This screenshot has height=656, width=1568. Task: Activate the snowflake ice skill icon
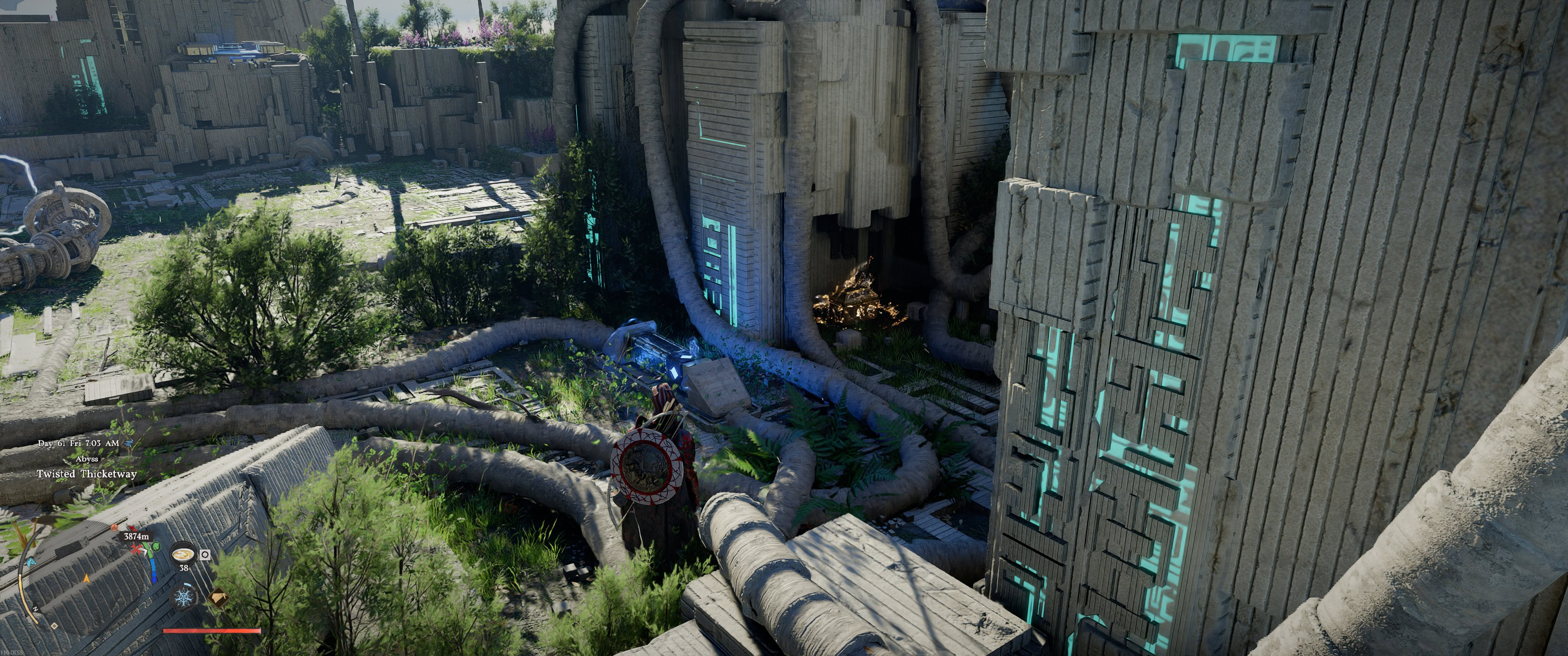coord(183,597)
